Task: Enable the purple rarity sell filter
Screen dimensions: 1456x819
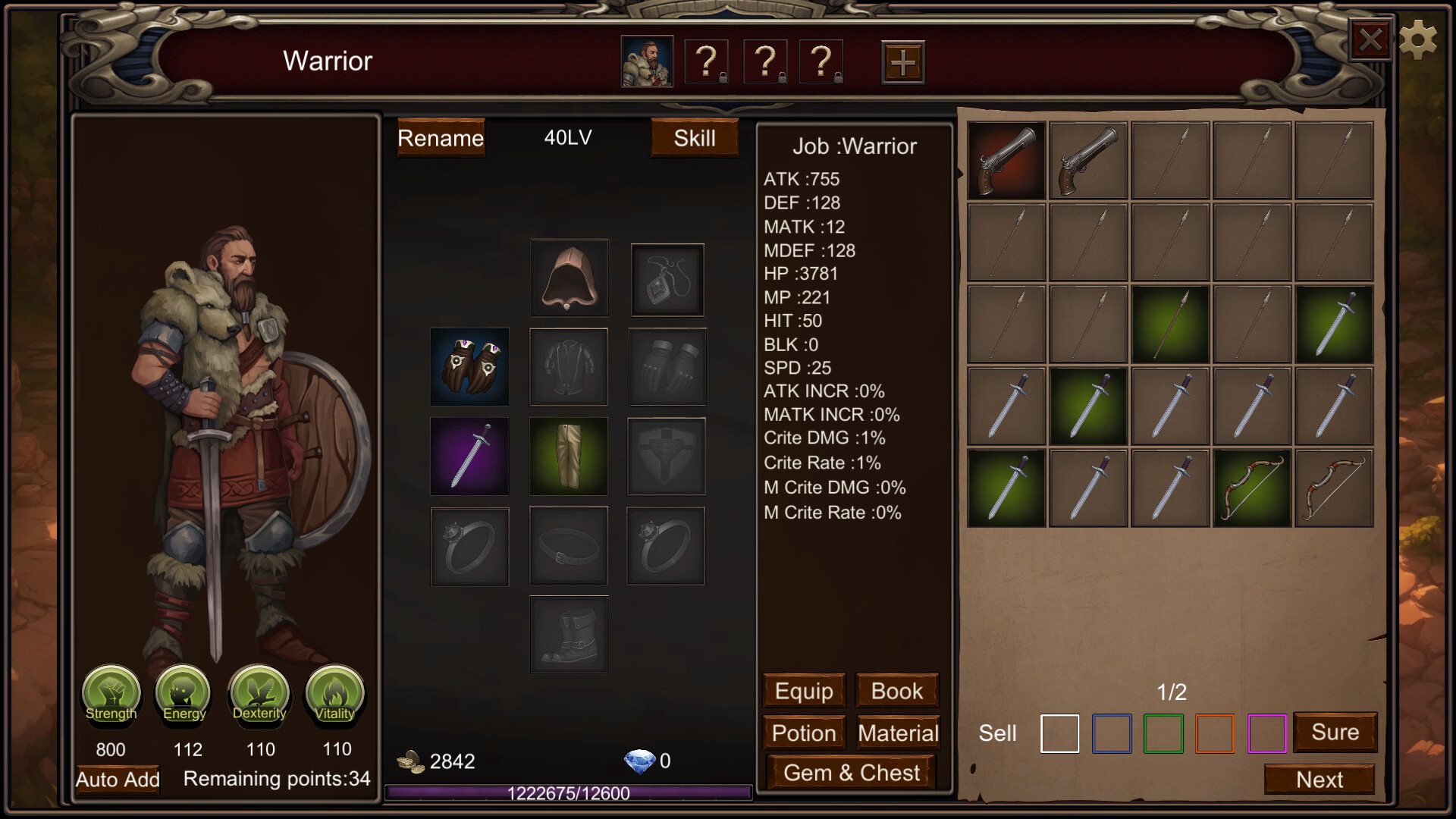Action: point(1267,733)
